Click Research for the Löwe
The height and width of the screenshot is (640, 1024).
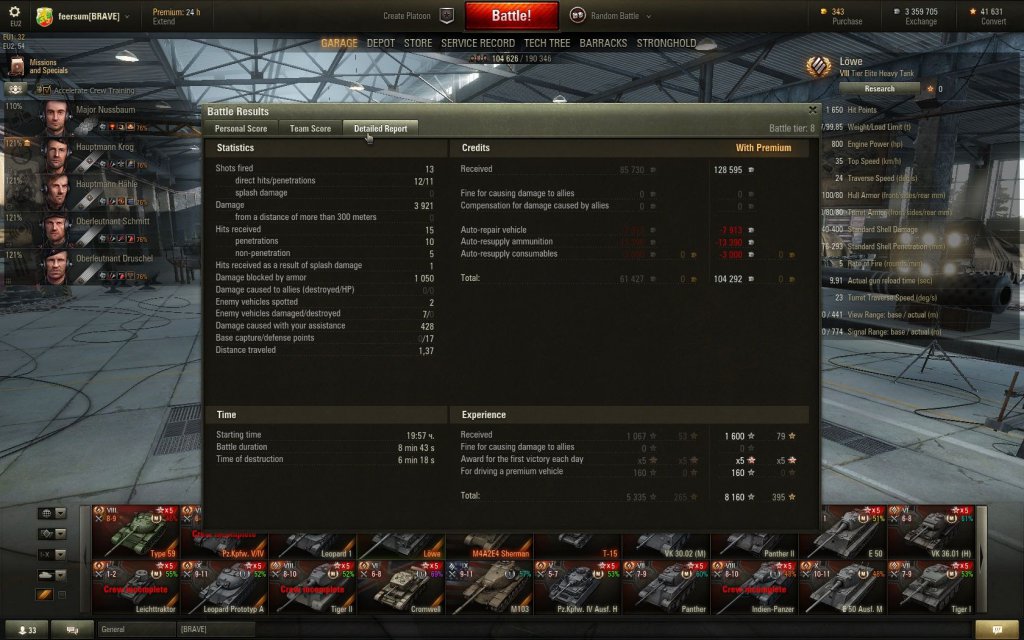coord(865,88)
